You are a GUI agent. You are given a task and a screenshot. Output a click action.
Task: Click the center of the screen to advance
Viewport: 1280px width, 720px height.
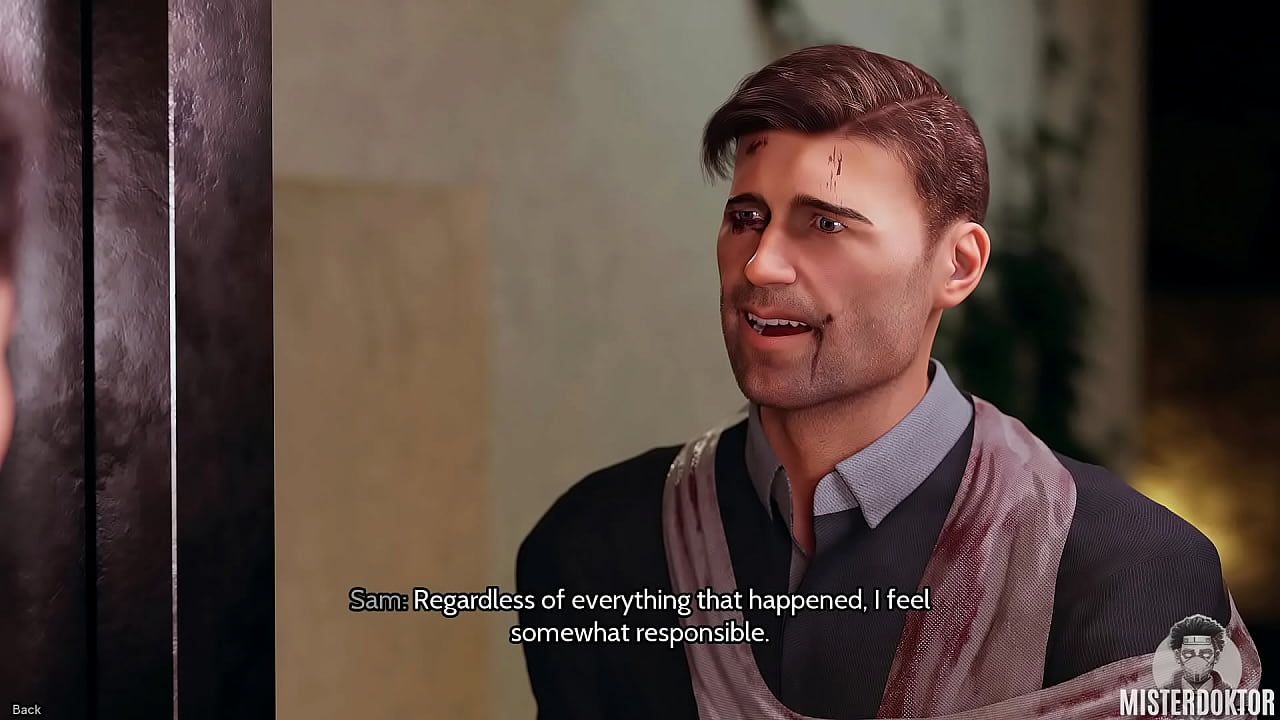coord(640,360)
